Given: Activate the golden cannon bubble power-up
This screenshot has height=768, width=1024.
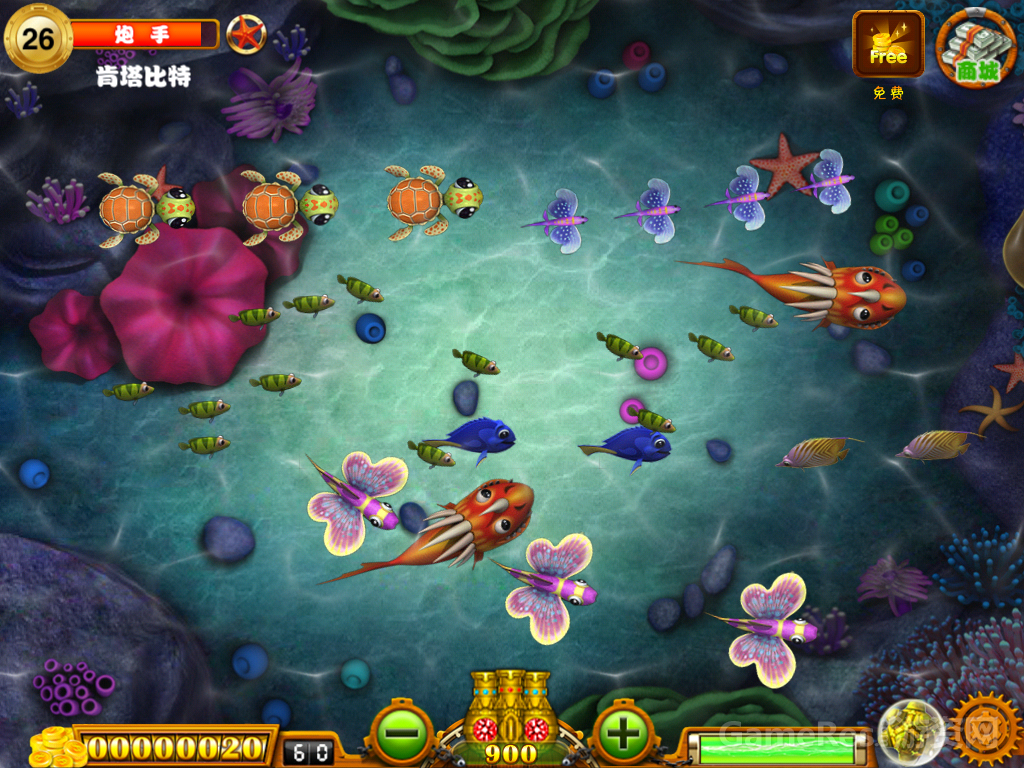Looking at the screenshot, I should tap(910, 732).
